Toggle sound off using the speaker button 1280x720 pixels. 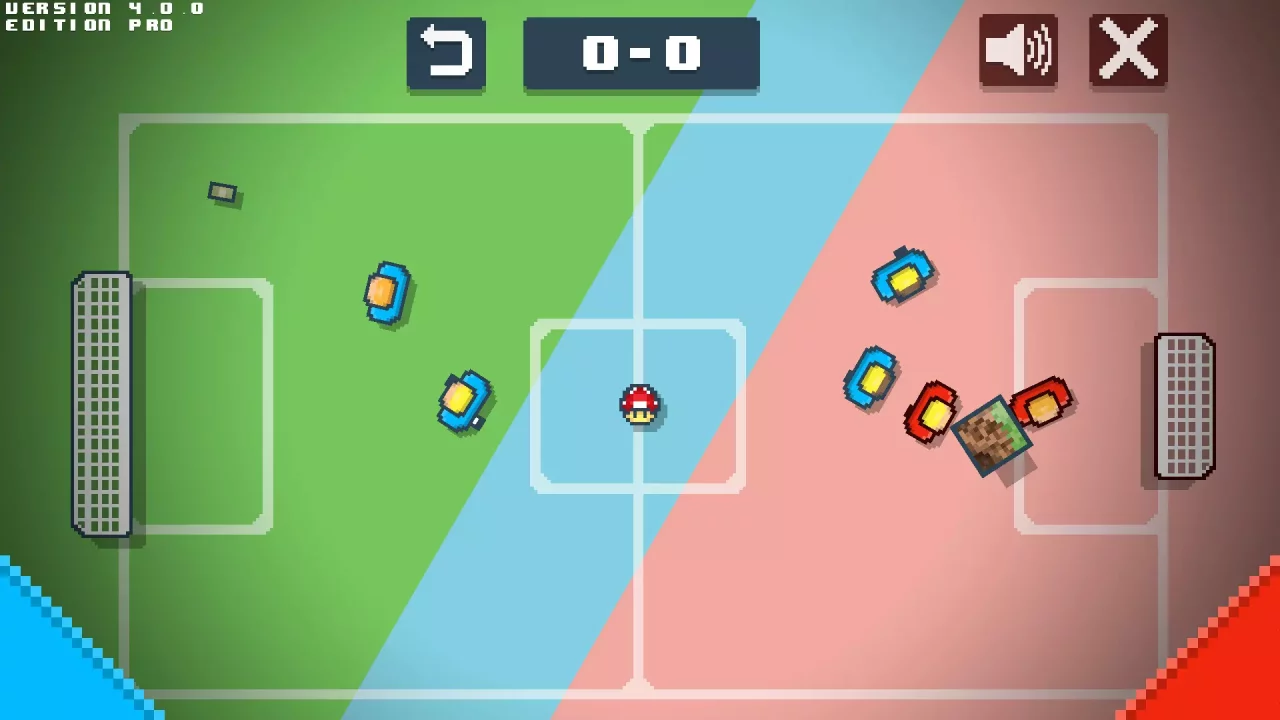[x=1018, y=51]
